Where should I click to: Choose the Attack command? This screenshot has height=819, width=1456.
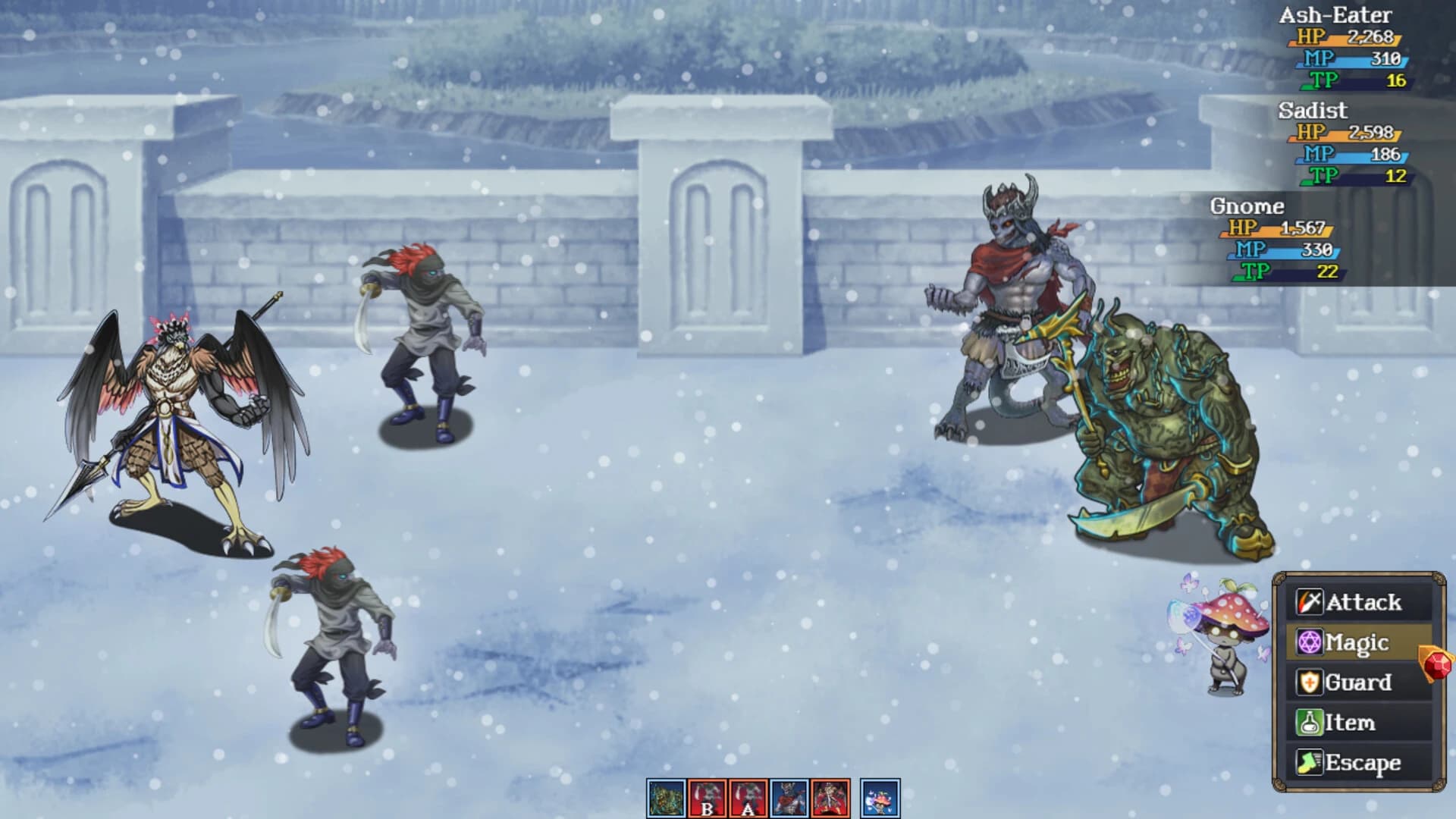[x=1357, y=601]
